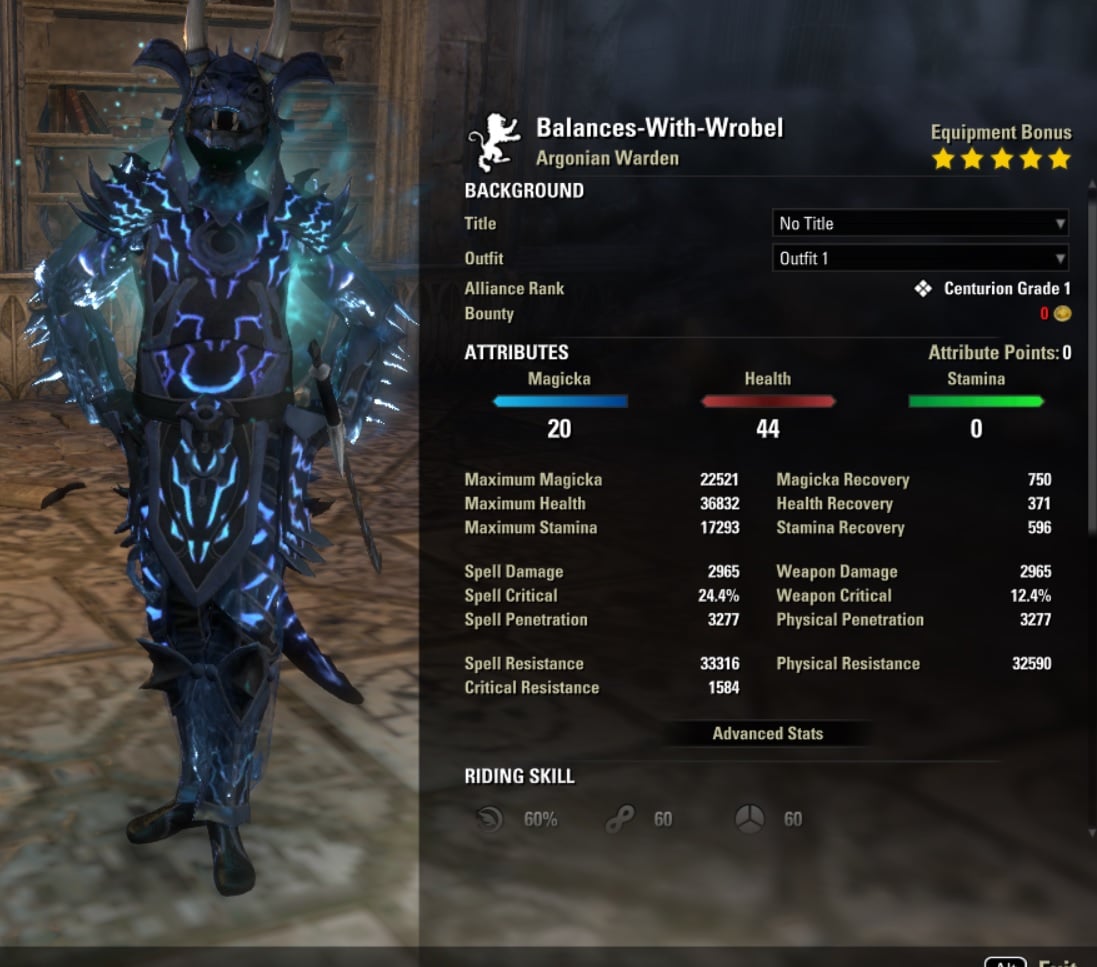Viewport: 1097px width, 967px height.
Task: Select the red Health attribute bar
Action: coord(768,402)
